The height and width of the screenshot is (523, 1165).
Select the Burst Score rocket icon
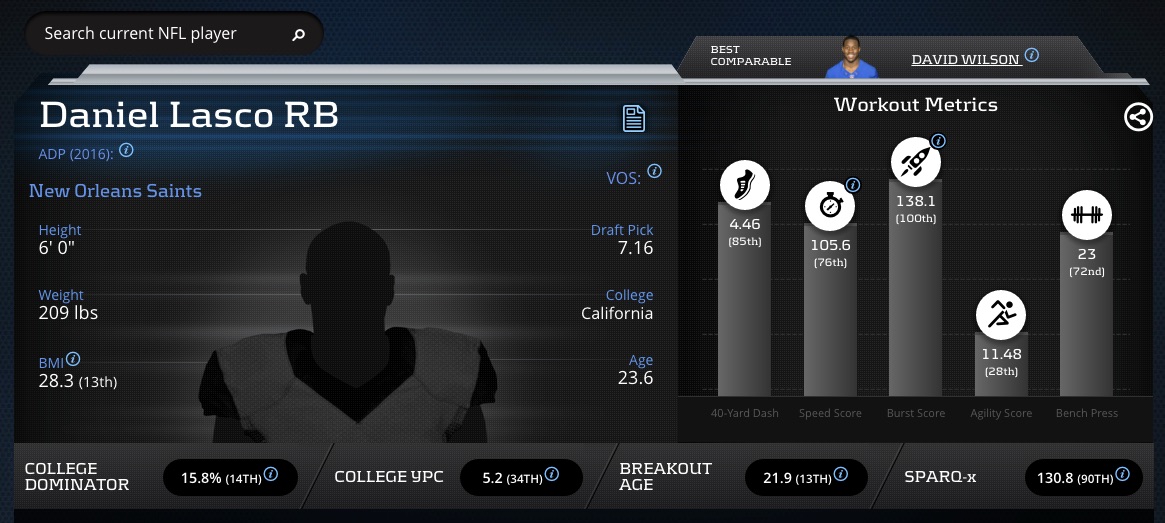click(x=915, y=161)
